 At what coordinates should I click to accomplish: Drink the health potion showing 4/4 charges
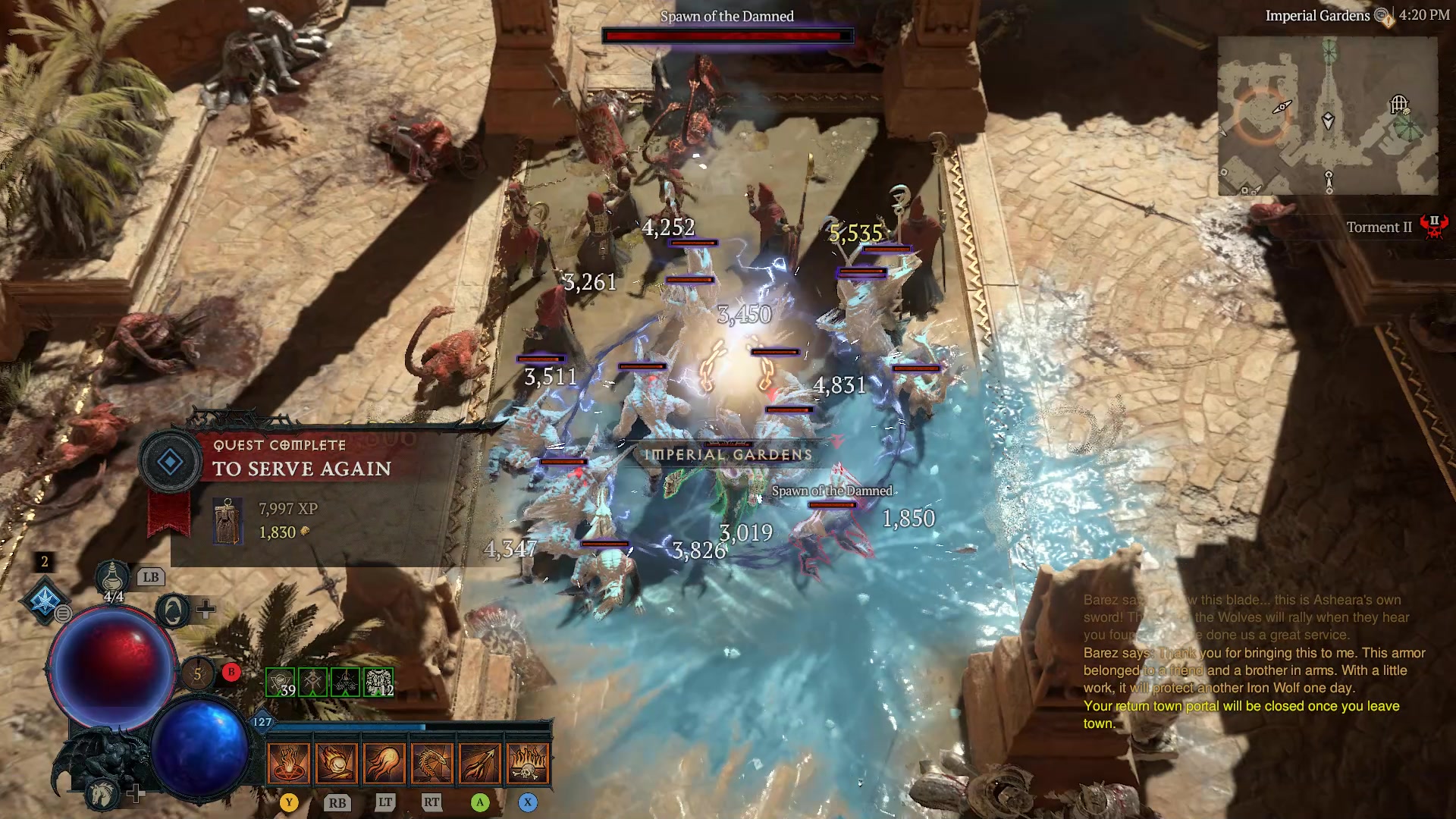click(x=111, y=579)
